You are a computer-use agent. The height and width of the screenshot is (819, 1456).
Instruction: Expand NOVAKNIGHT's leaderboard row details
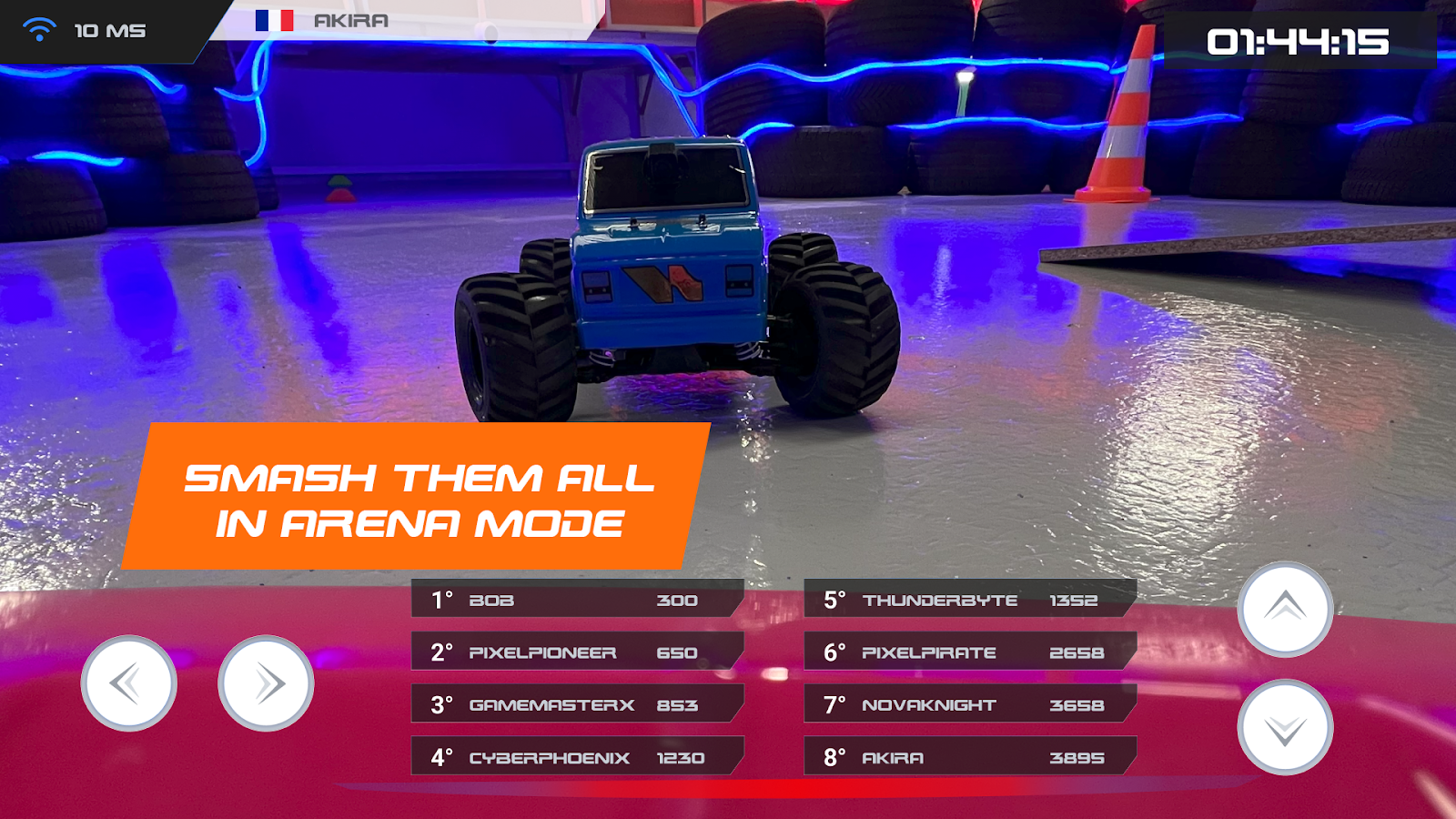coord(965,704)
